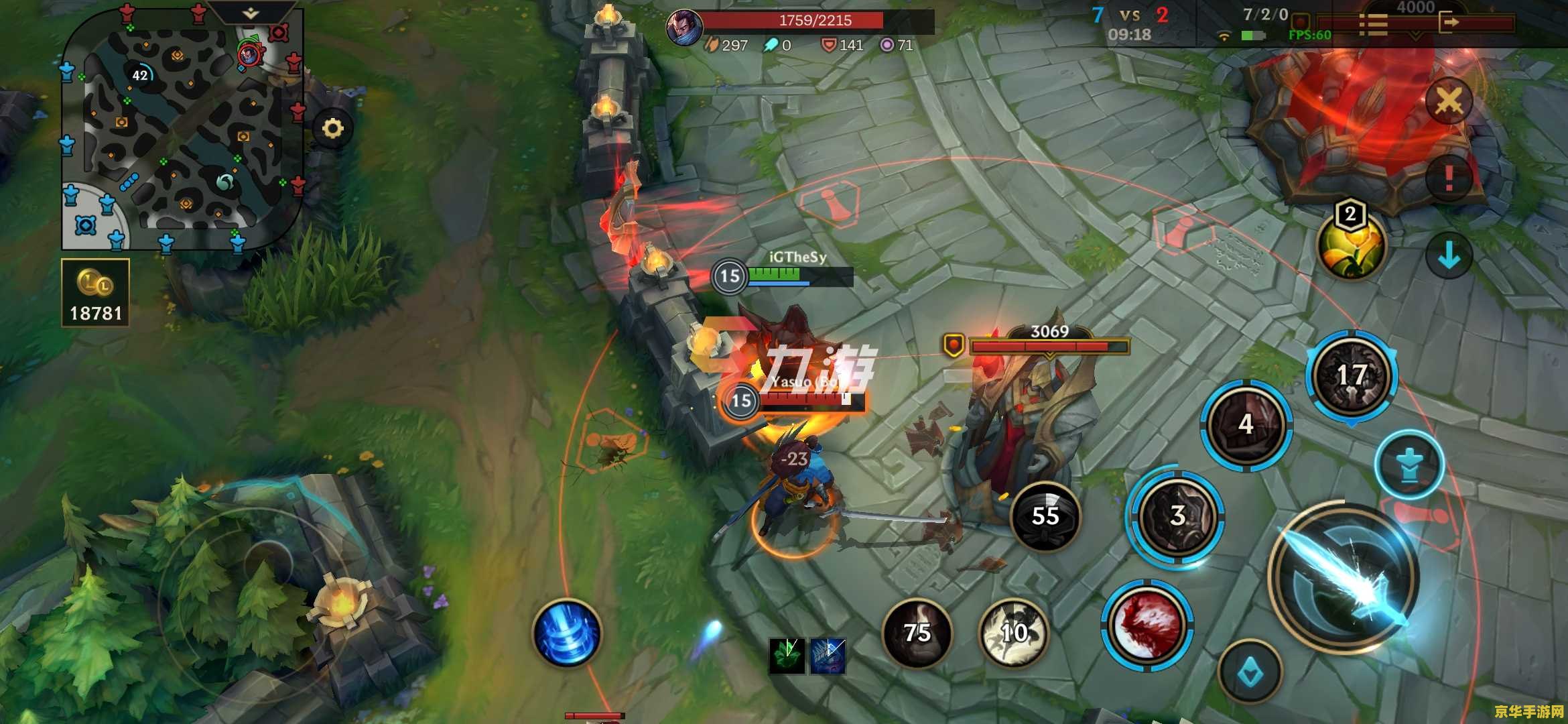Expand the minimap with the chevron arrow
Screen dimensions: 1568x724
[251, 13]
